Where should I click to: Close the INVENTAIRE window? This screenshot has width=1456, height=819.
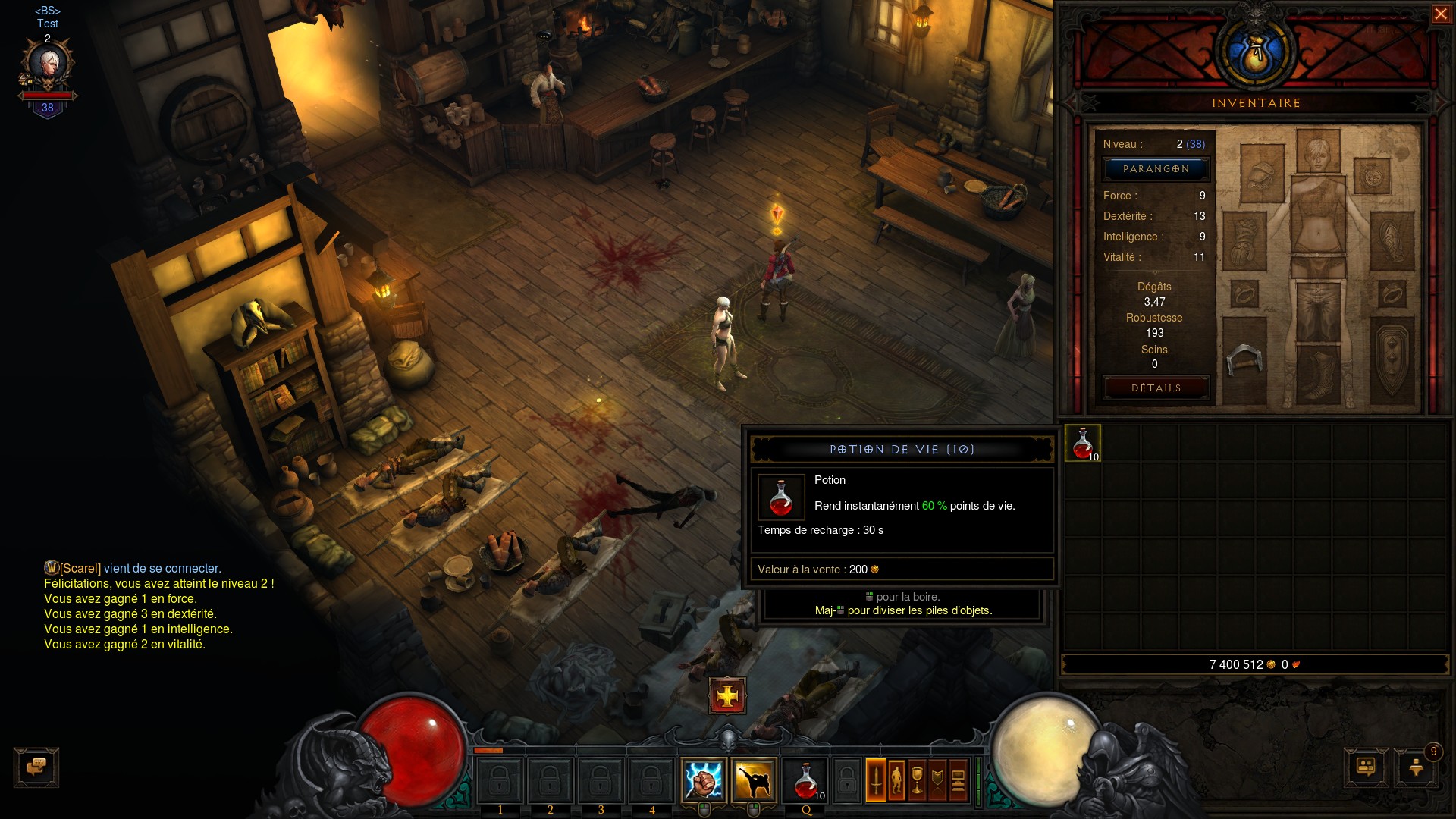1440,13
